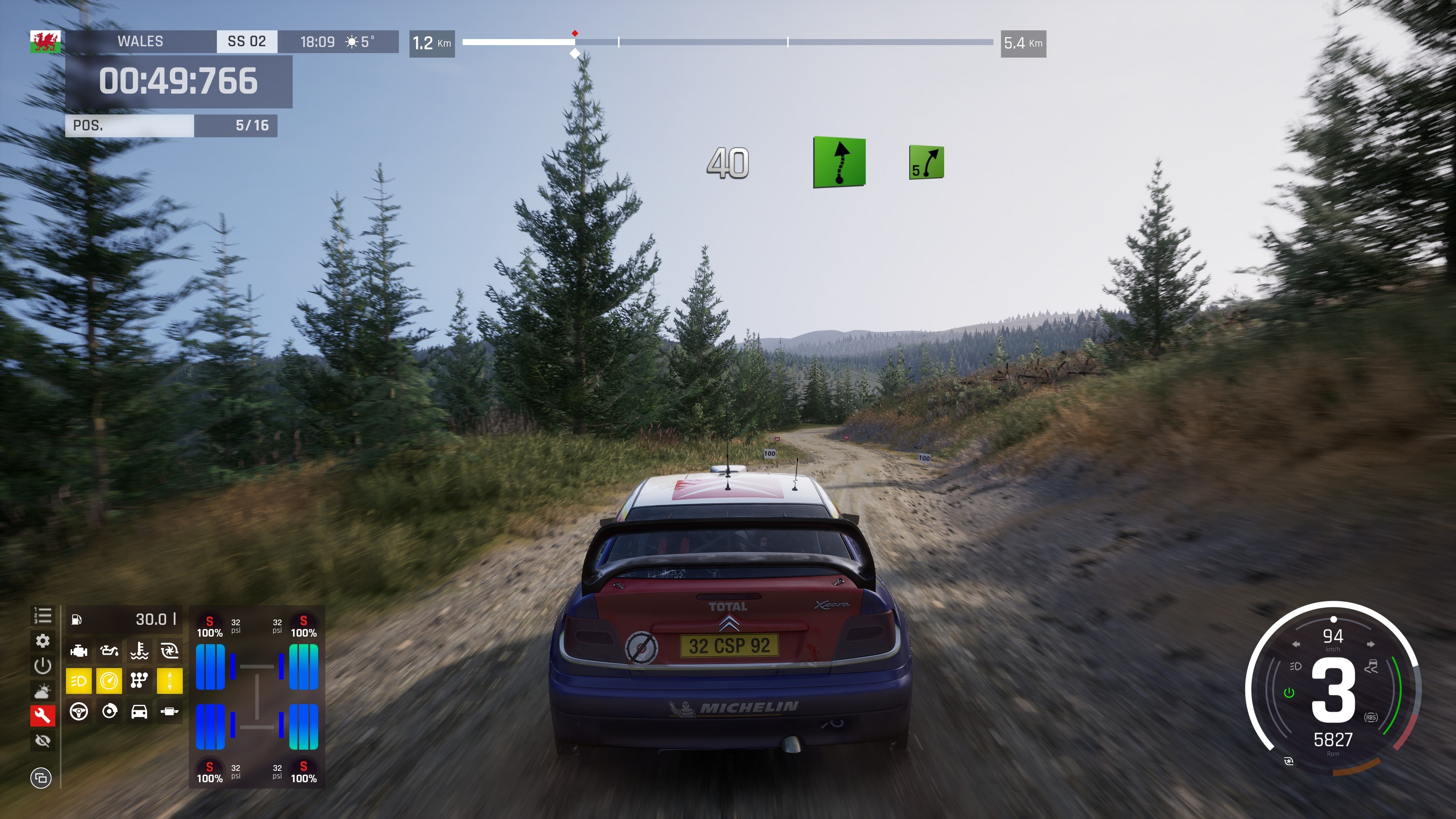Select the power icon in sidebar
This screenshot has width=1456, height=819.
coord(42,666)
